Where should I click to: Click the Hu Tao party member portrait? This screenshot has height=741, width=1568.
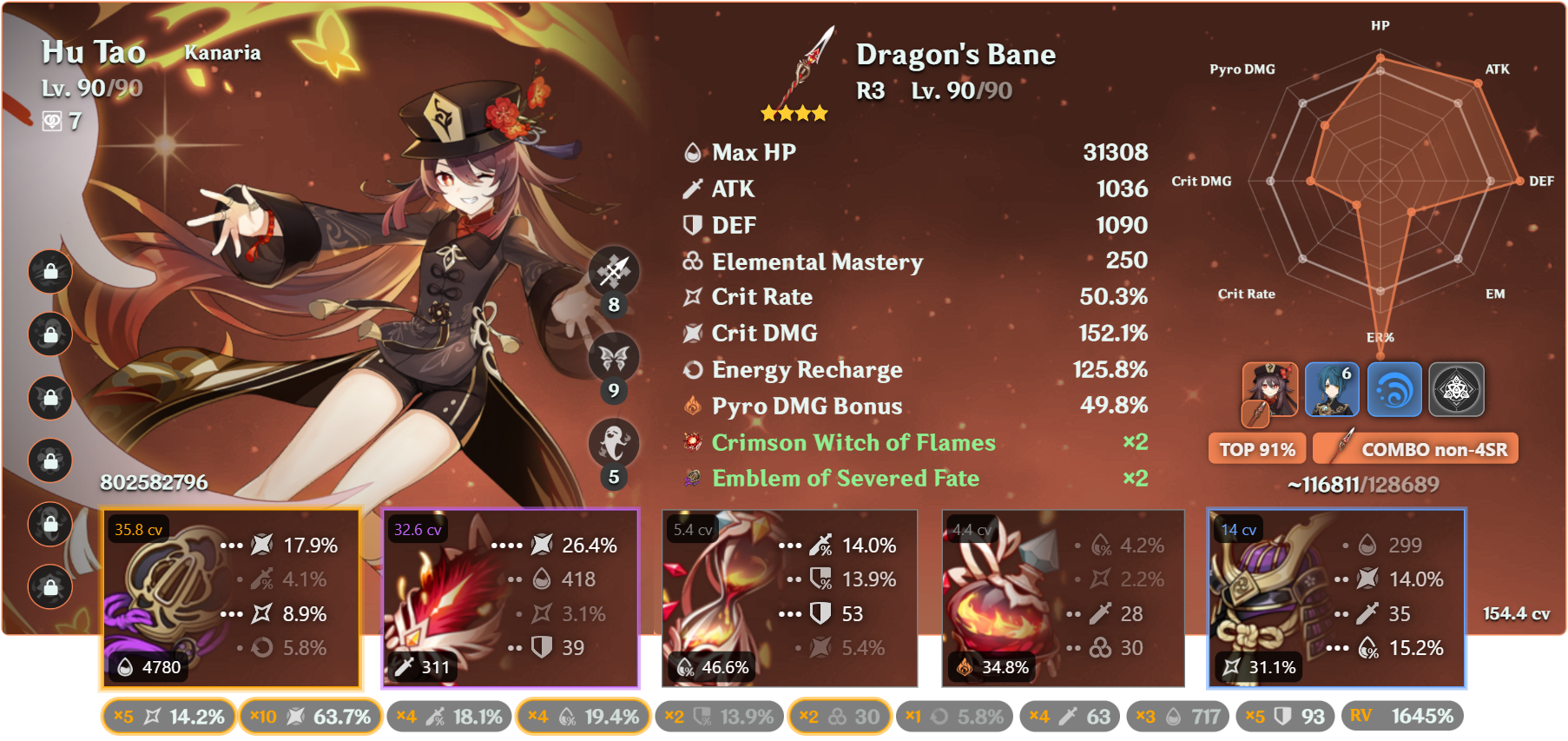(x=1271, y=389)
